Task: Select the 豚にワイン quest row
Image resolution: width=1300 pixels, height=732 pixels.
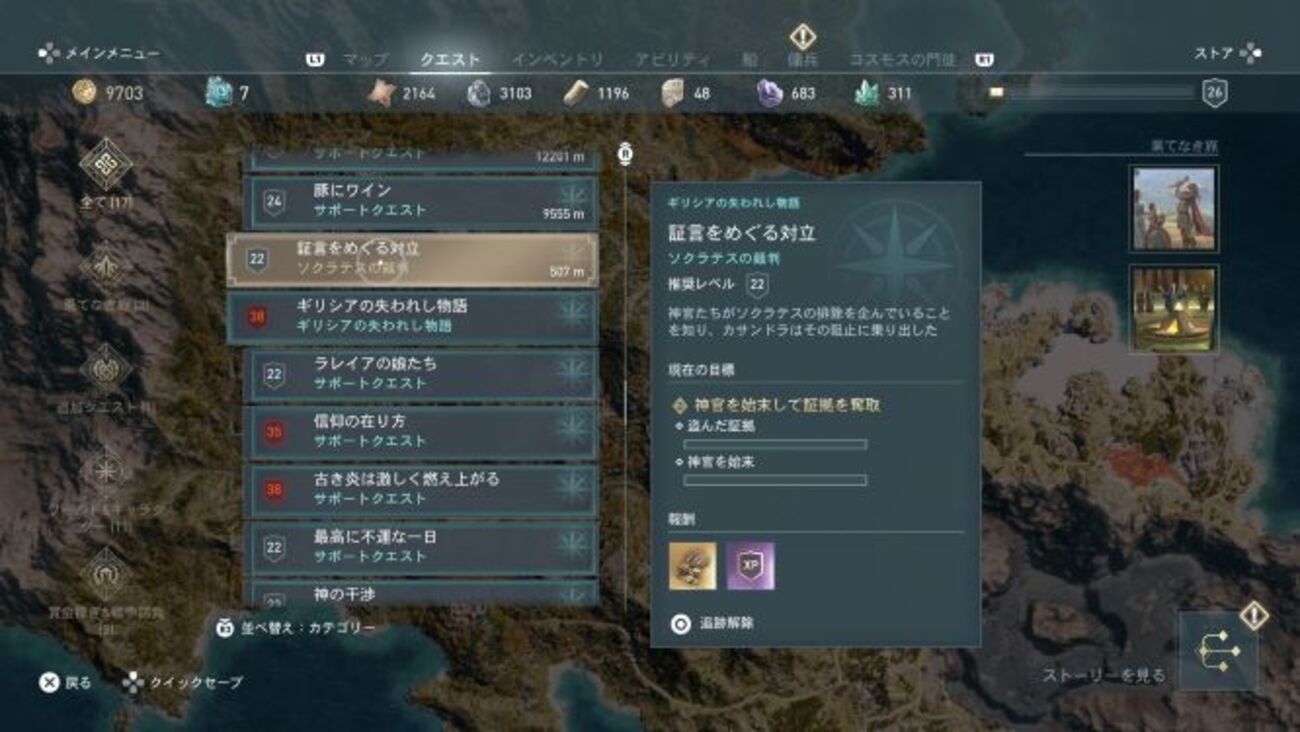Action: (x=421, y=200)
